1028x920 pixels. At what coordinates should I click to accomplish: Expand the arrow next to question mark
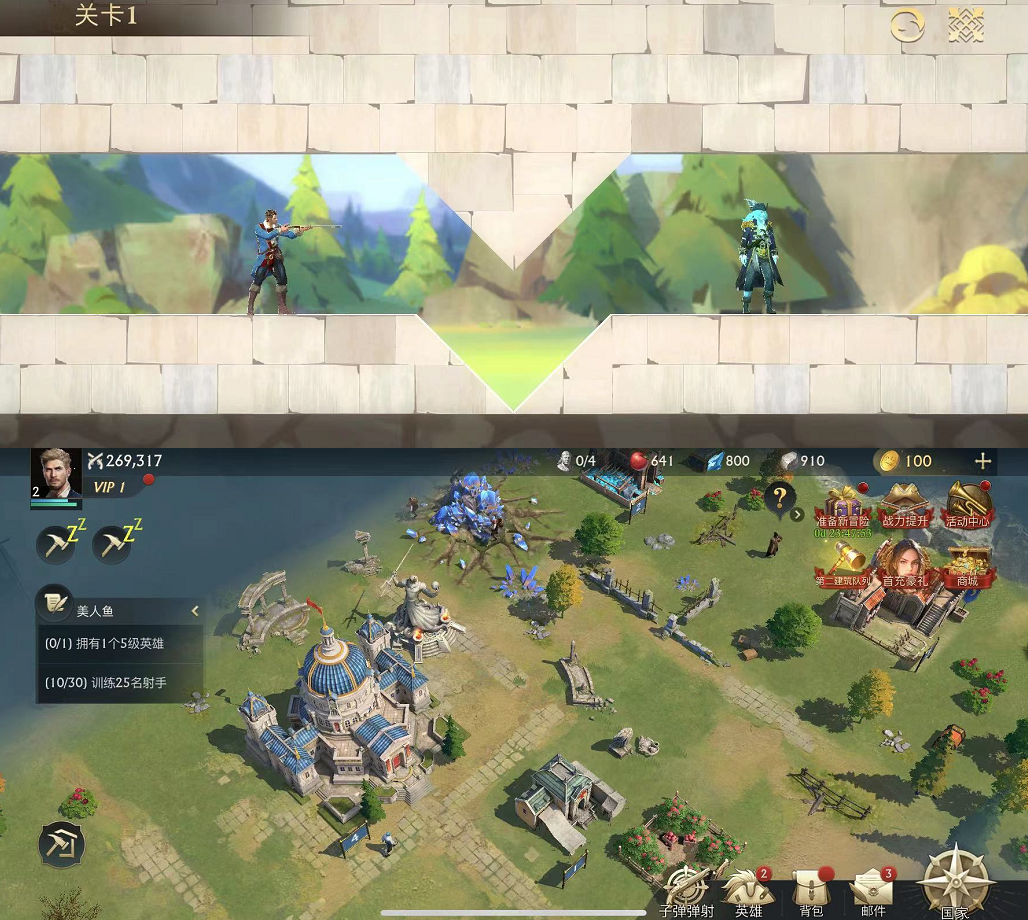797,515
